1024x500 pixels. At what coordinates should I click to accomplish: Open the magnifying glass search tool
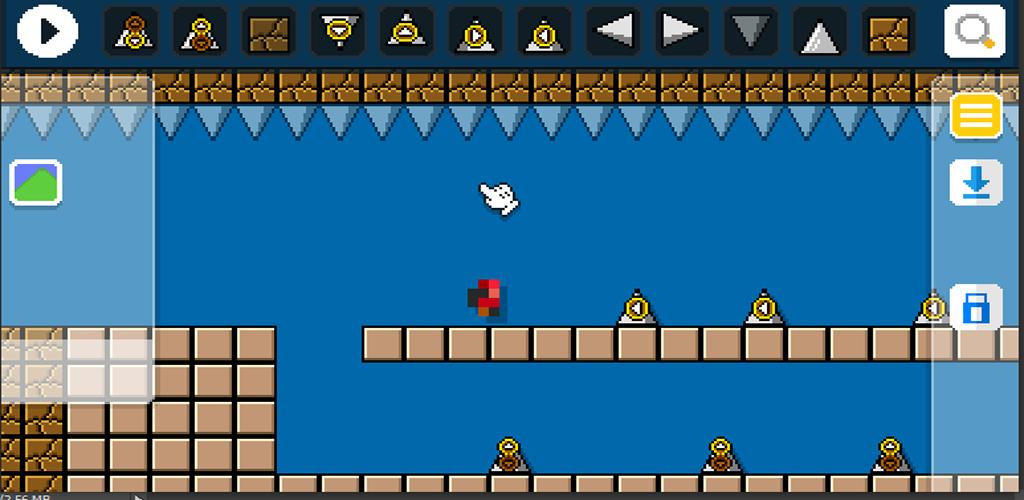974,31
